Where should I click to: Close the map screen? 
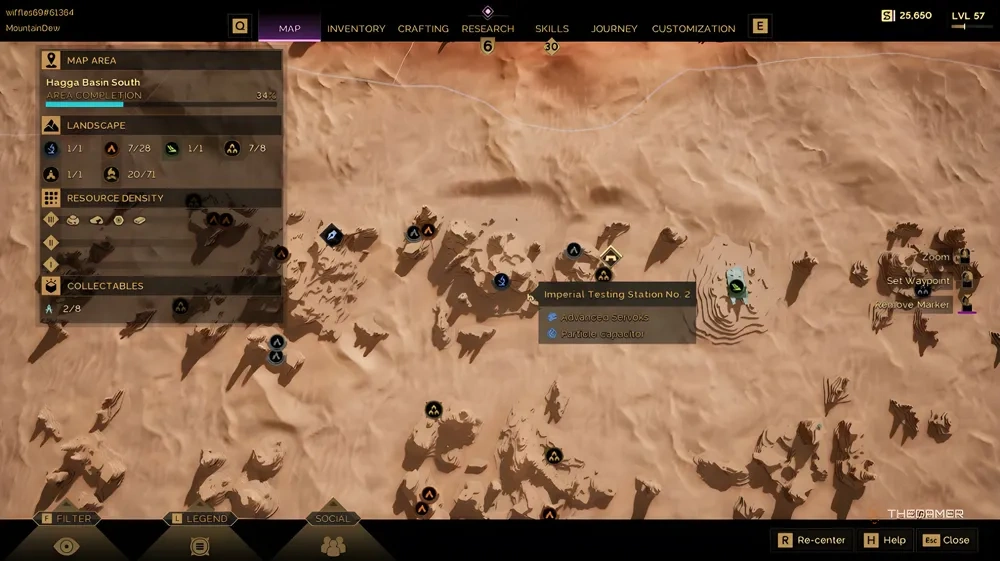pyautogui.click(x=946, y=540)
